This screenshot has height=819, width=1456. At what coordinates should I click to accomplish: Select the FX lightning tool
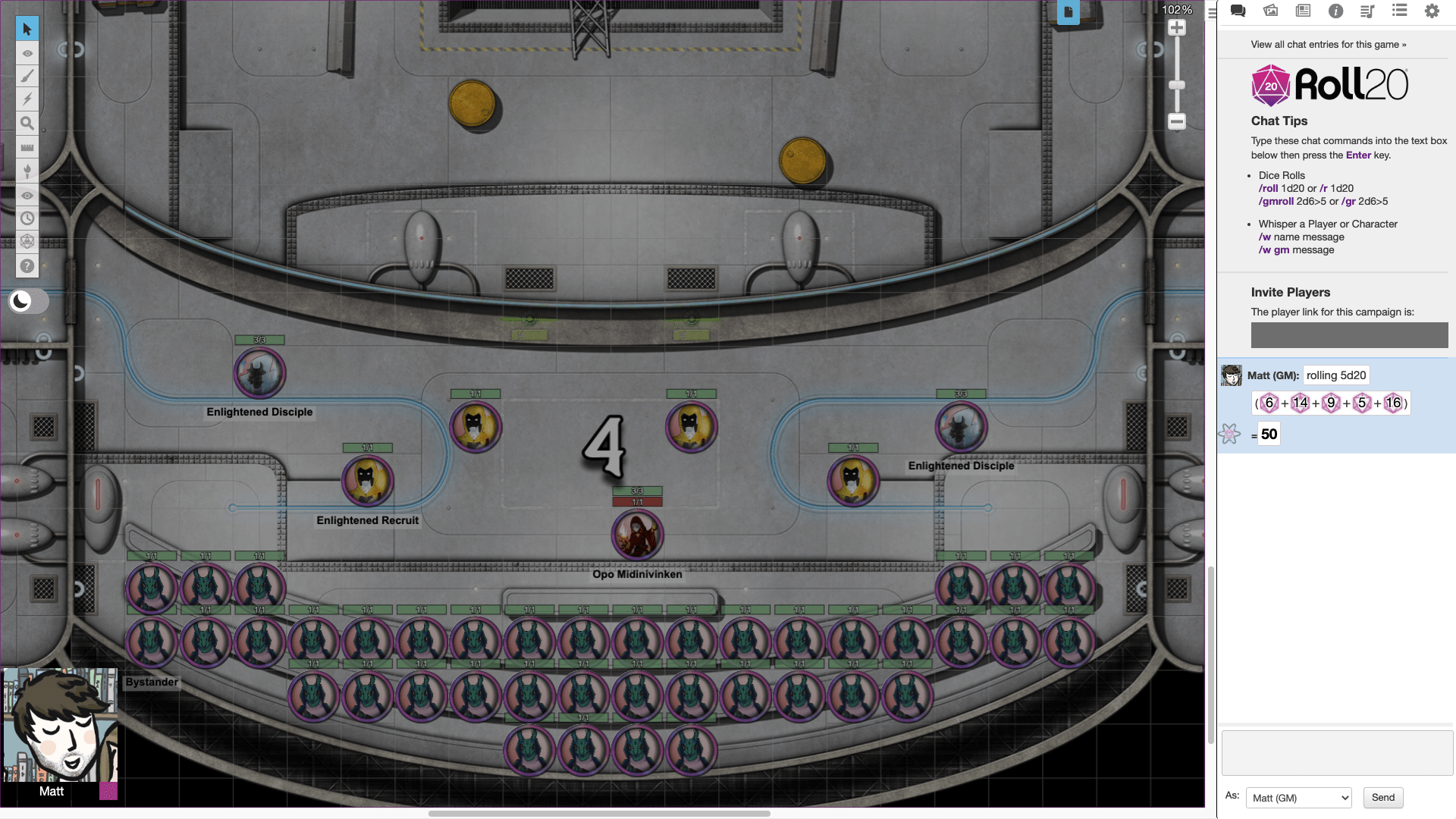[x=27, y=99]
